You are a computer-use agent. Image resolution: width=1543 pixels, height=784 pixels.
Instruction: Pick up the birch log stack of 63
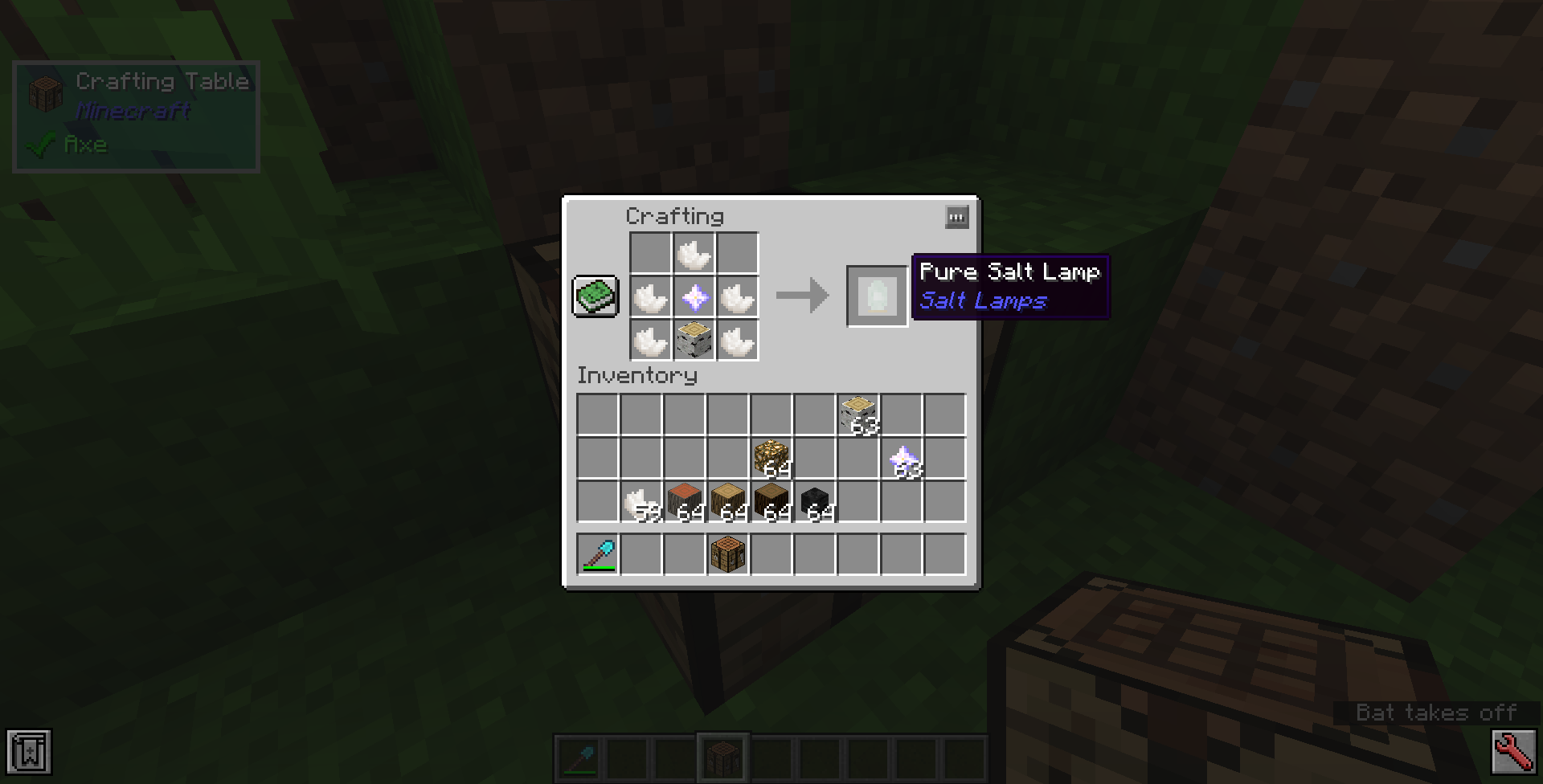coord(858,412)
